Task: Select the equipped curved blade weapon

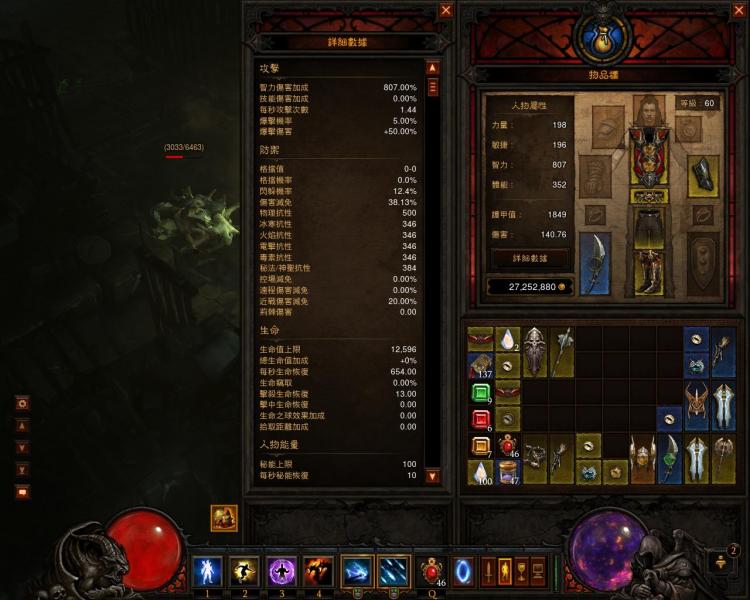Action: tap(595, 263)
